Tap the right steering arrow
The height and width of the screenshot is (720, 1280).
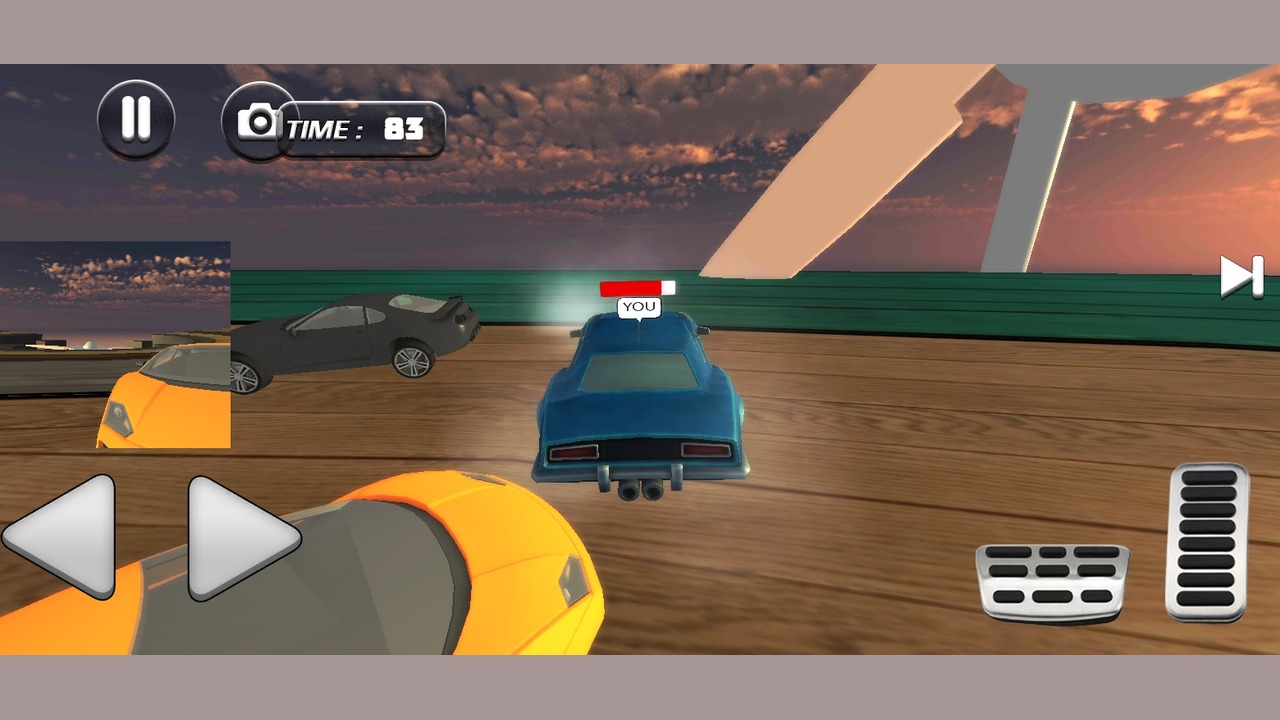[x=232, y=540]
